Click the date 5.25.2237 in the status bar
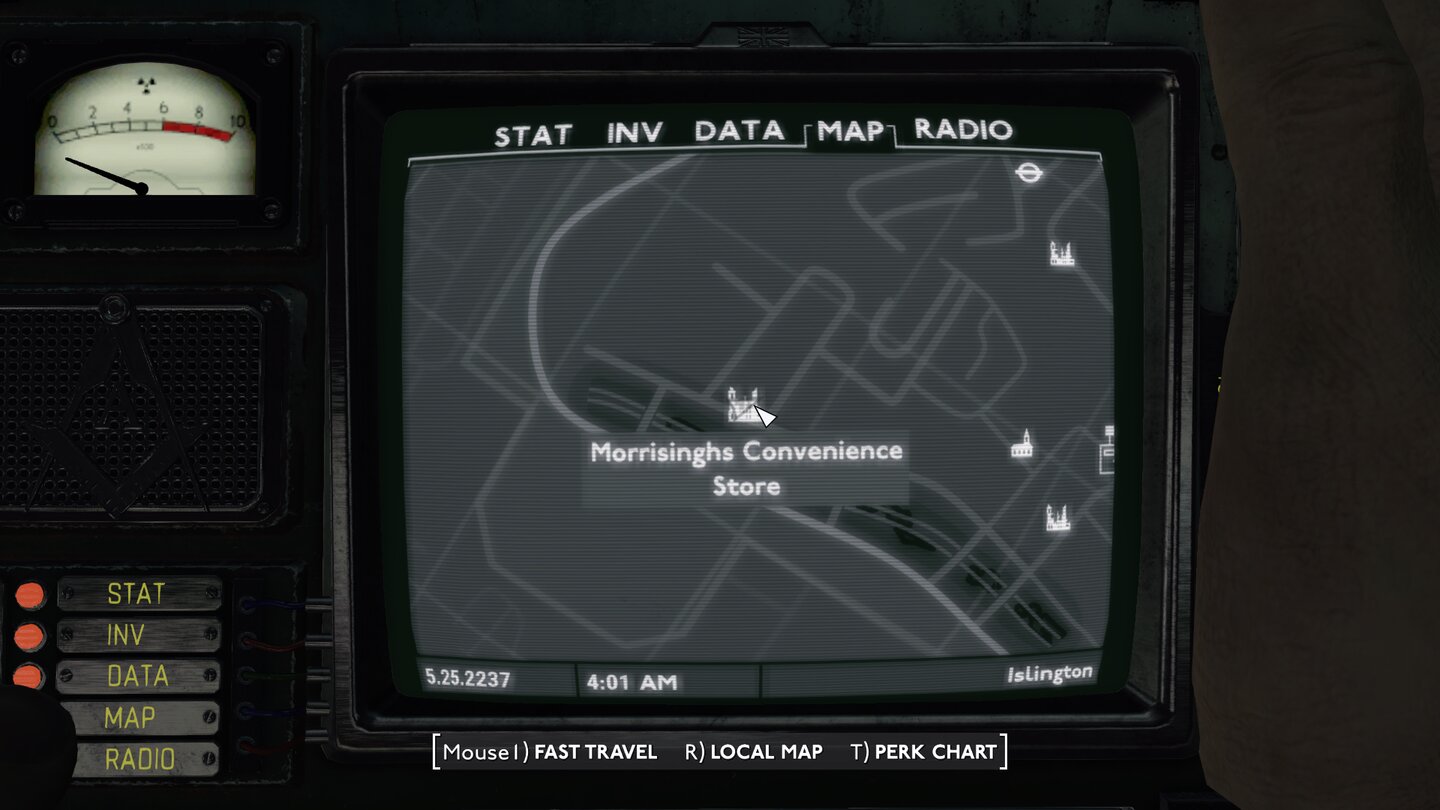This screenshot has width=1440, height=810. [x=466, y=677]
